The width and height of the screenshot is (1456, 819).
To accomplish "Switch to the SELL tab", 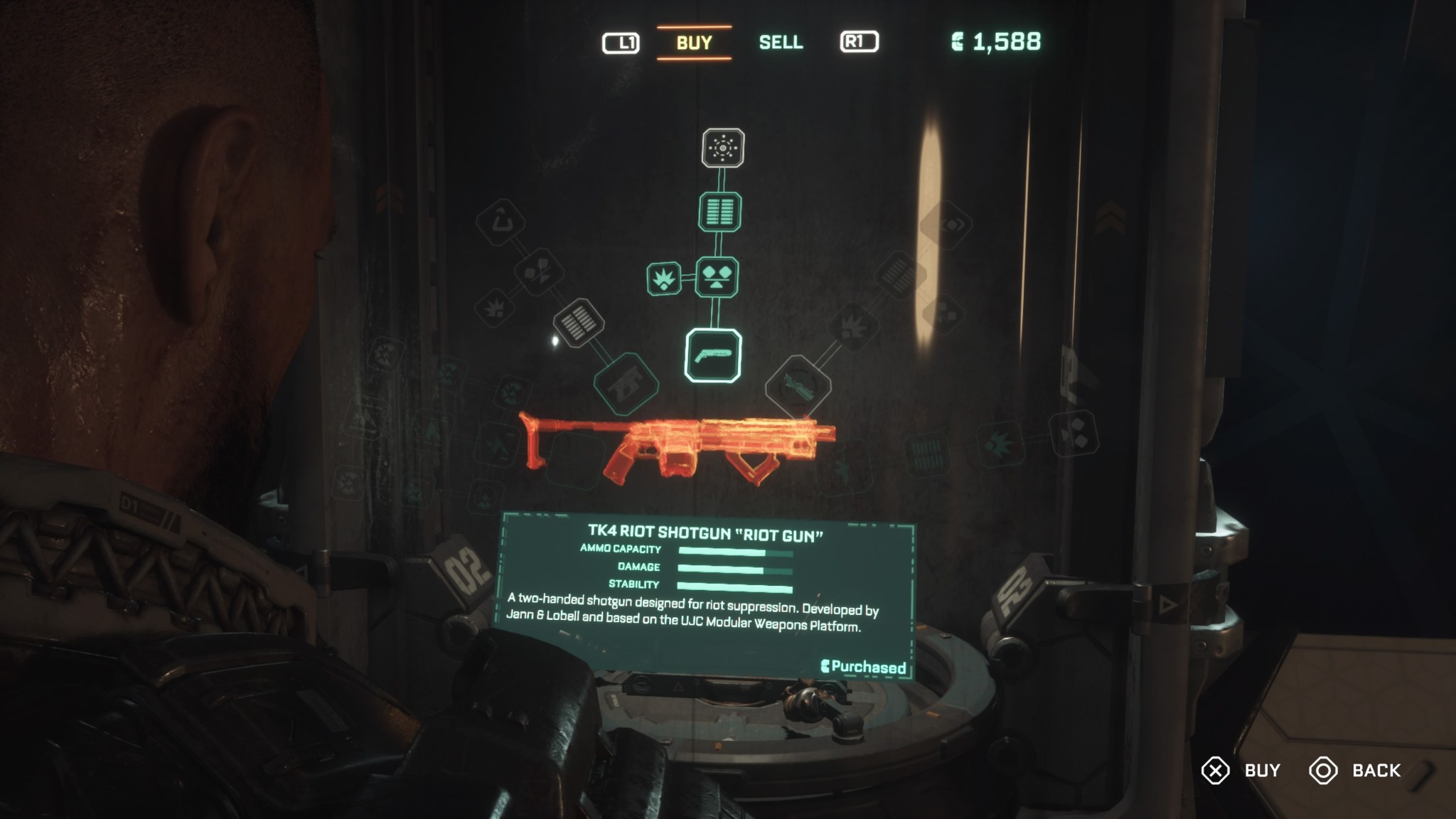I will coord(781,41).
